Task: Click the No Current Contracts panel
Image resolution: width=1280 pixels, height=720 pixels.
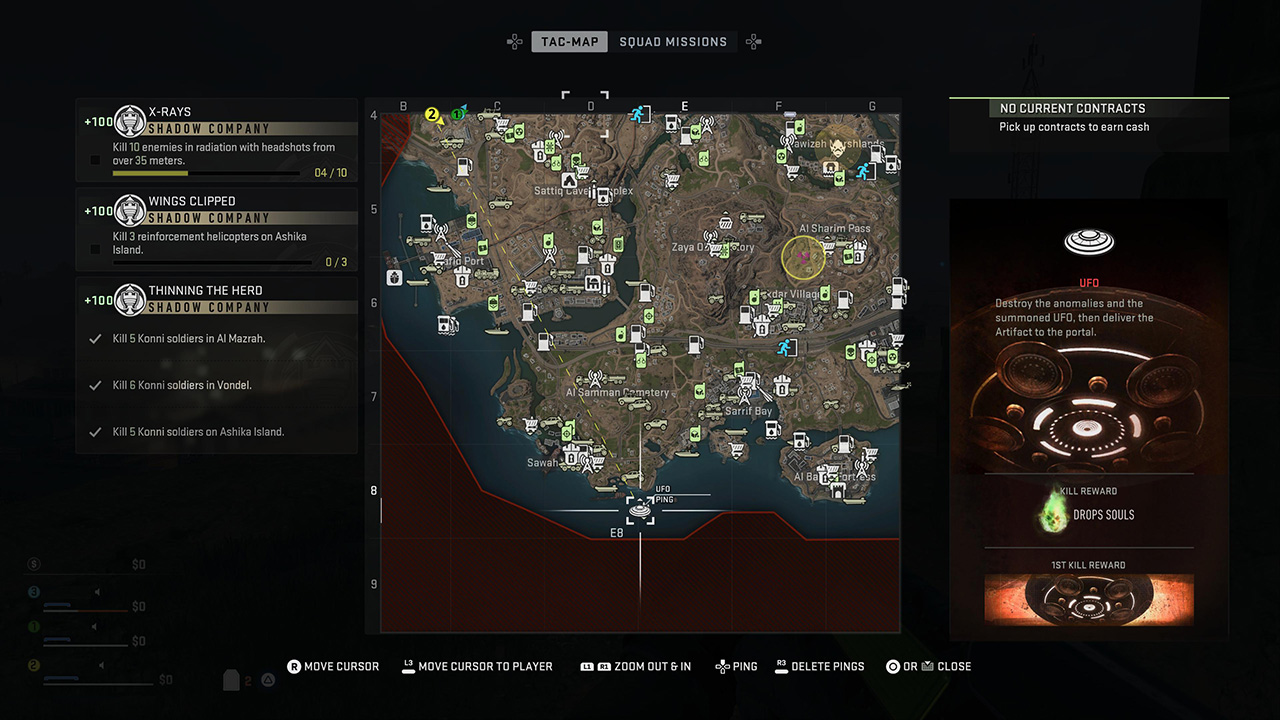Action: pyautogui.click(x=1089, y=117)
